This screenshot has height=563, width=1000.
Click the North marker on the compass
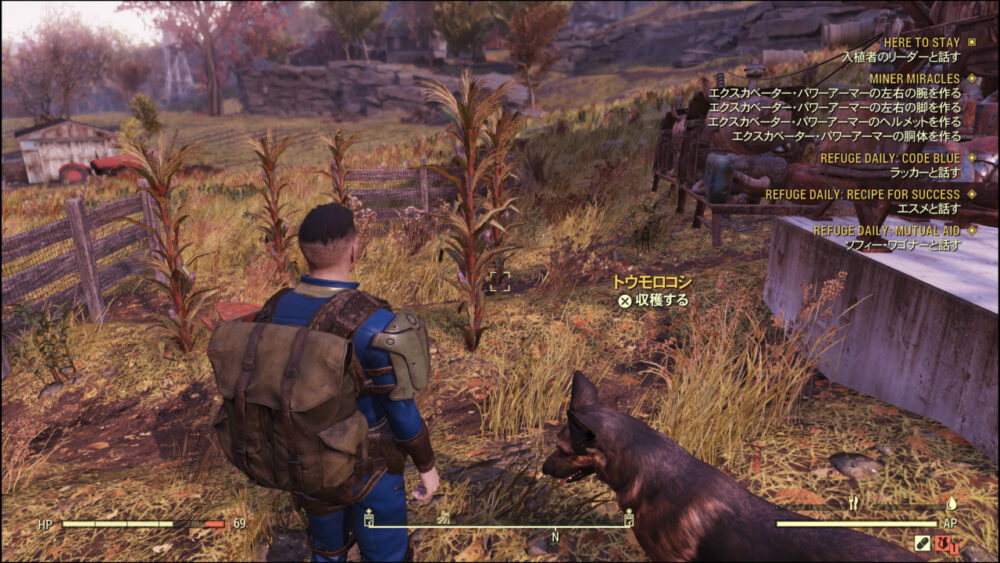557,536
